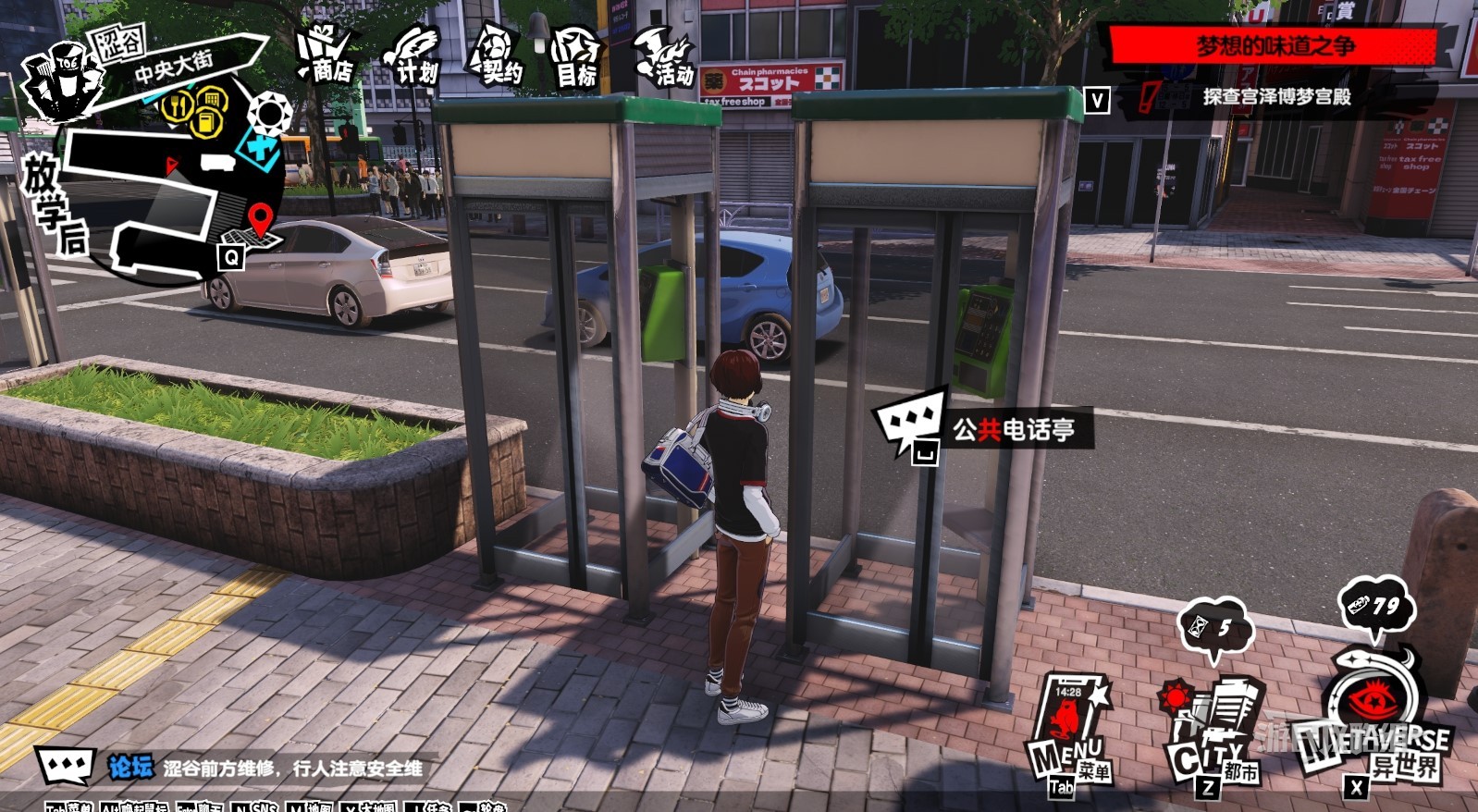1478x812 pixels.
Task: Track the 探查宫泽博梦宫殿 objective
Action: (1276, 96)
